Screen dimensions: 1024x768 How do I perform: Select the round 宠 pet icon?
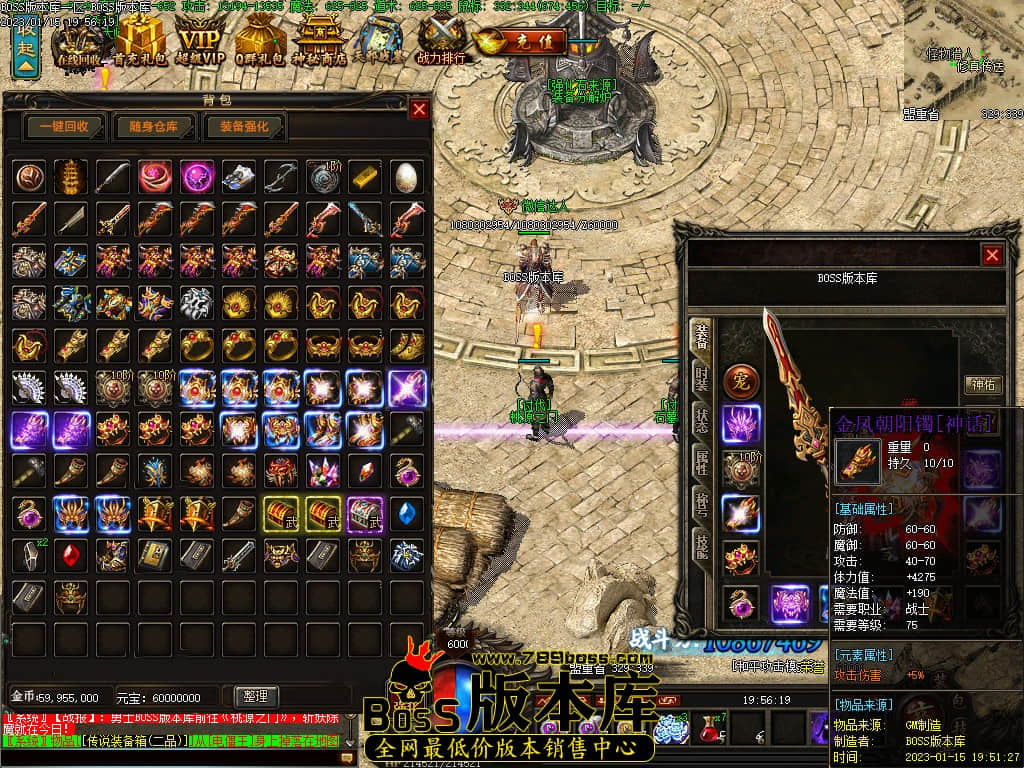coord(741,381)
